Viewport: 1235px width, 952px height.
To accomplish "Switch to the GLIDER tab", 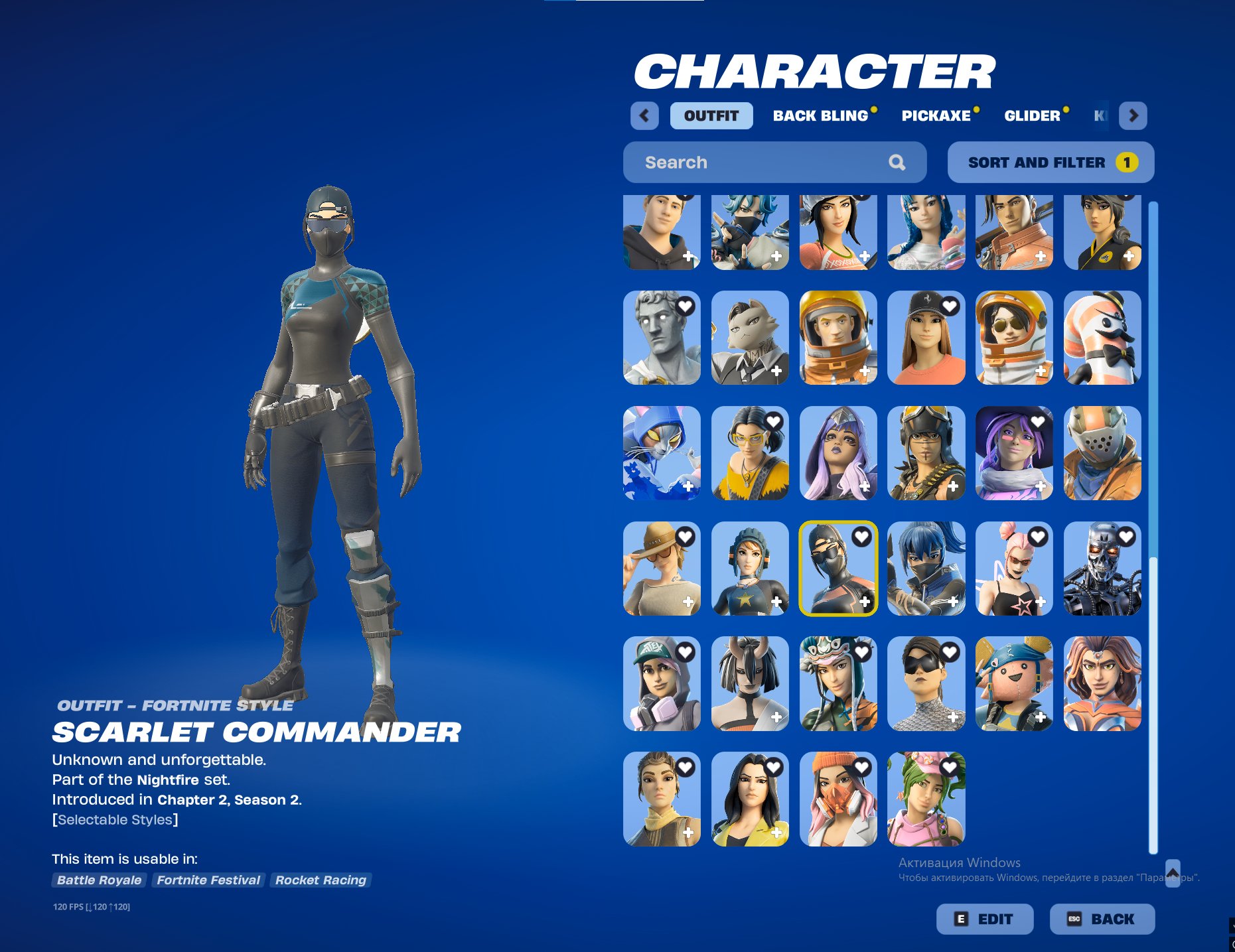I will tap(1033, 115).
